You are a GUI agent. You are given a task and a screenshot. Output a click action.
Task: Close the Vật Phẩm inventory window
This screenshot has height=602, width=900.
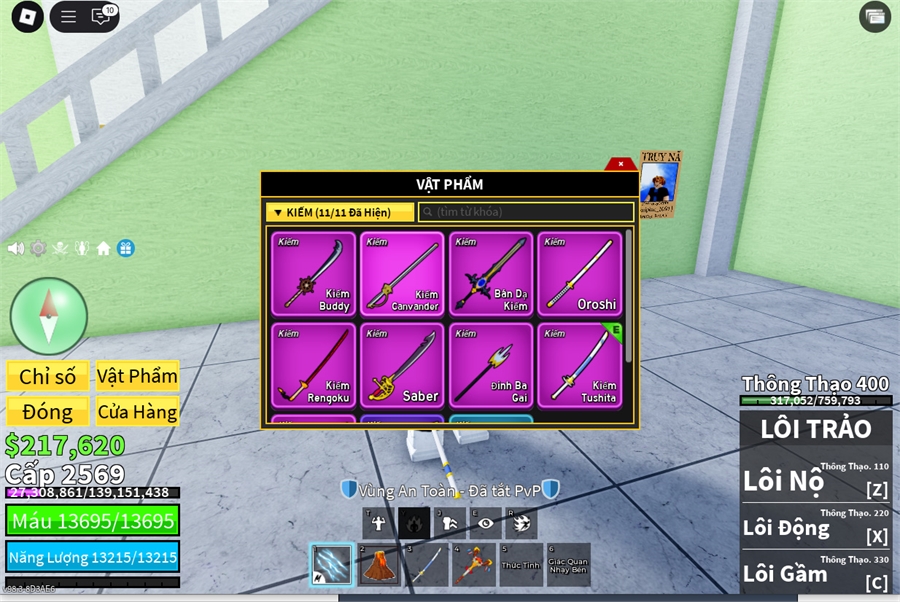point(621,164)
